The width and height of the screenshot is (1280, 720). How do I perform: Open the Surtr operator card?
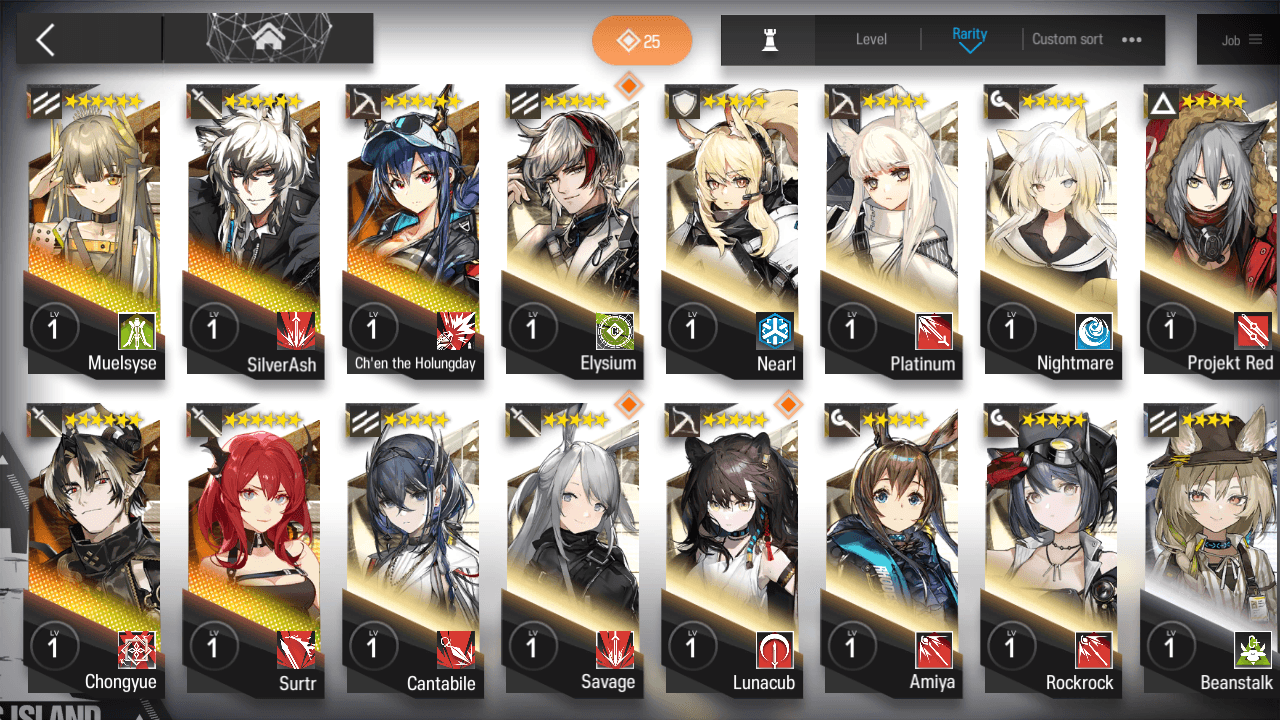click(255, 550)
